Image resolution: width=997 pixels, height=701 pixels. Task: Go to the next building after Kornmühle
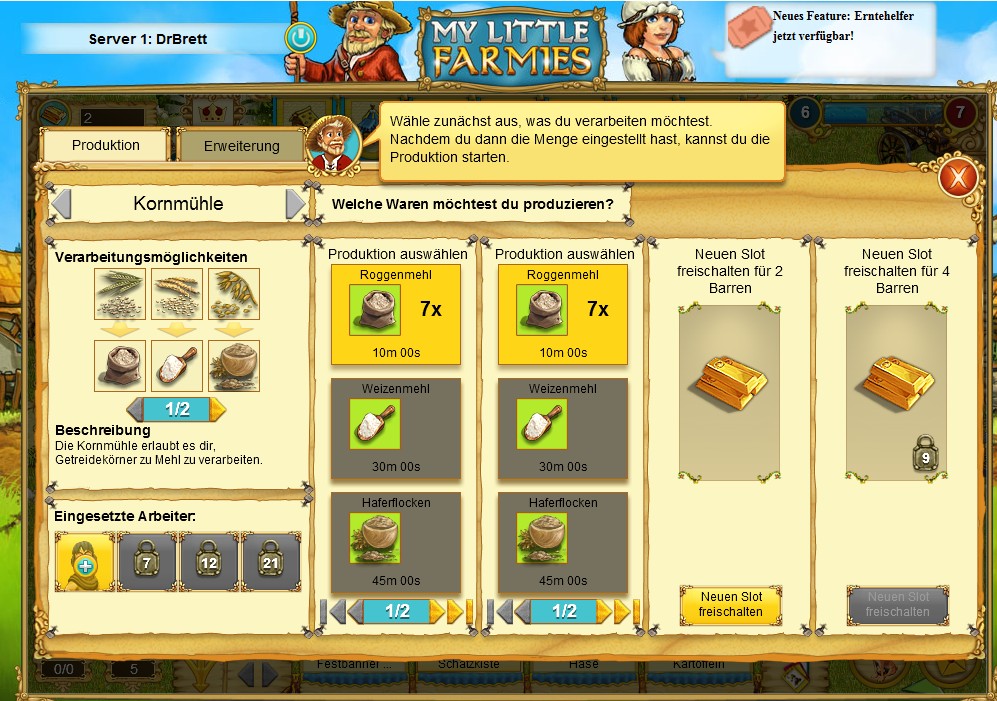tap(295, 204)
